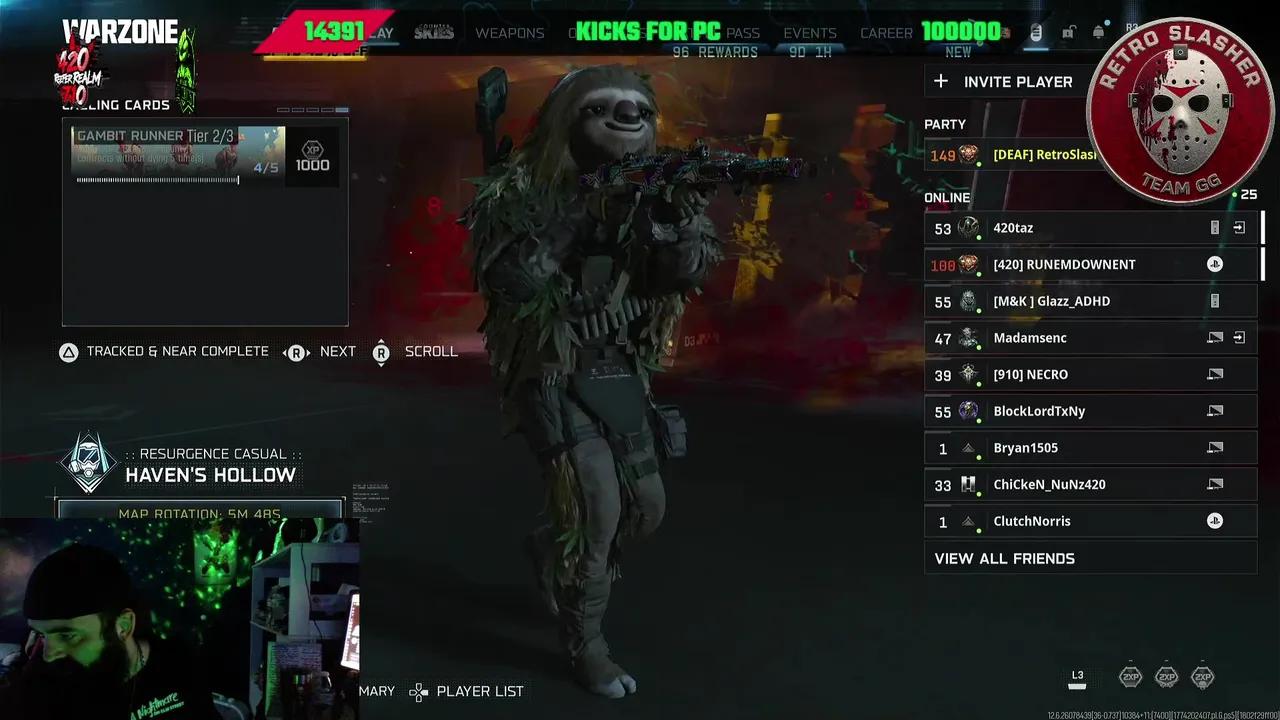Image resolution: width=1280 pixels, height=720 pixels.
Task: Click the Gambit Runner XP progress bar
Action: [157, 180]
